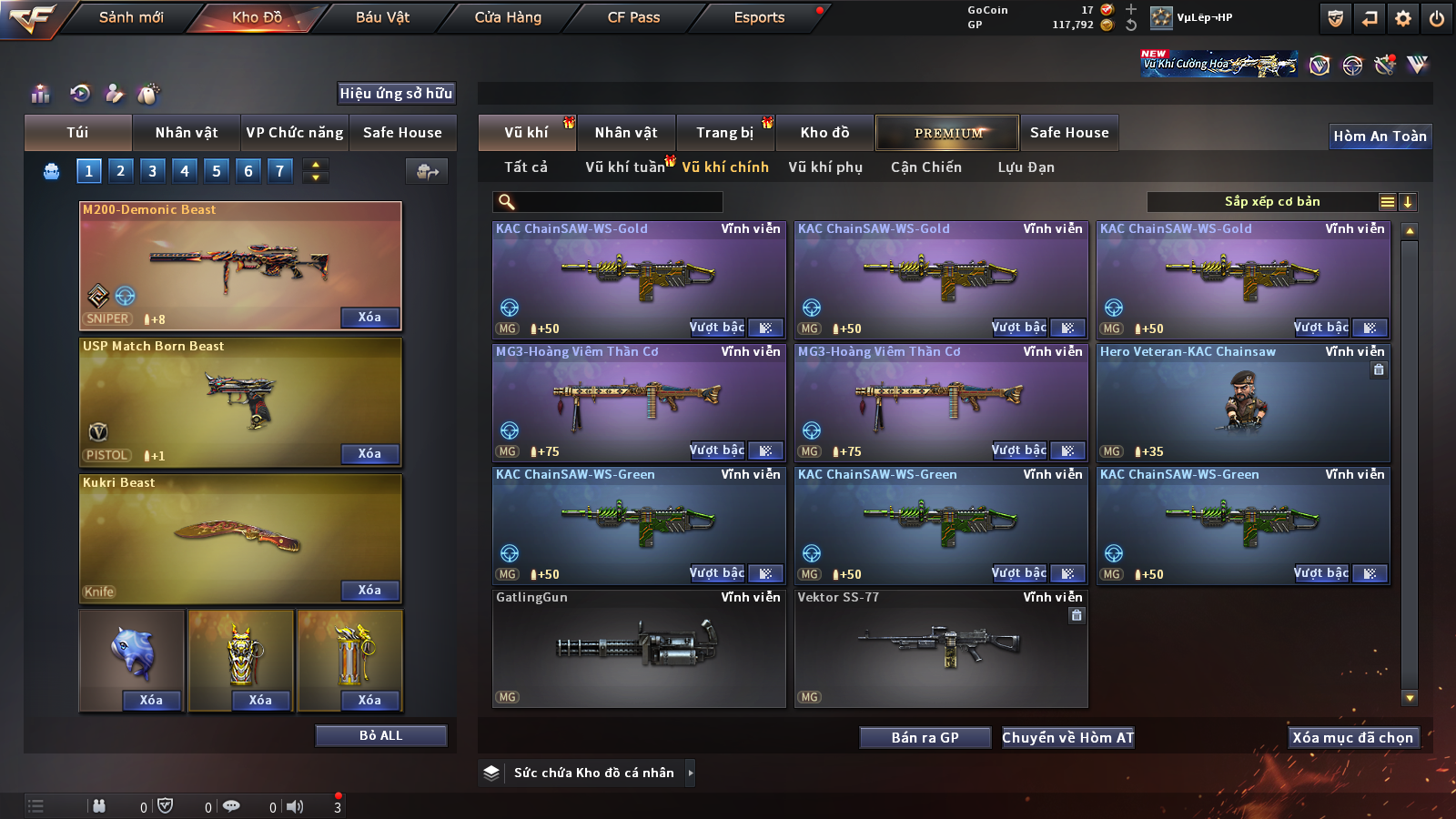The width and height of the screenshot is (1456, 819).
Task: Remove the M200-Demonic Beast with Xóa
Action: (369, 318)
